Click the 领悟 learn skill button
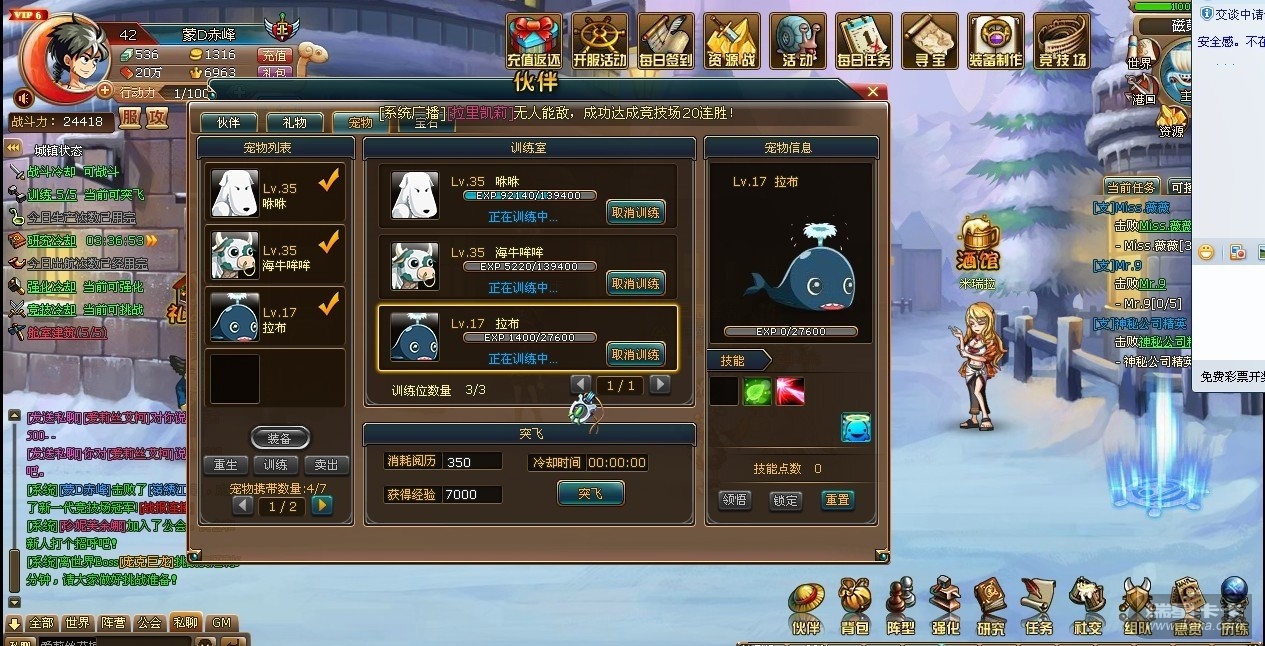This screenshot has height=646, width=1265. coord(735,500)
